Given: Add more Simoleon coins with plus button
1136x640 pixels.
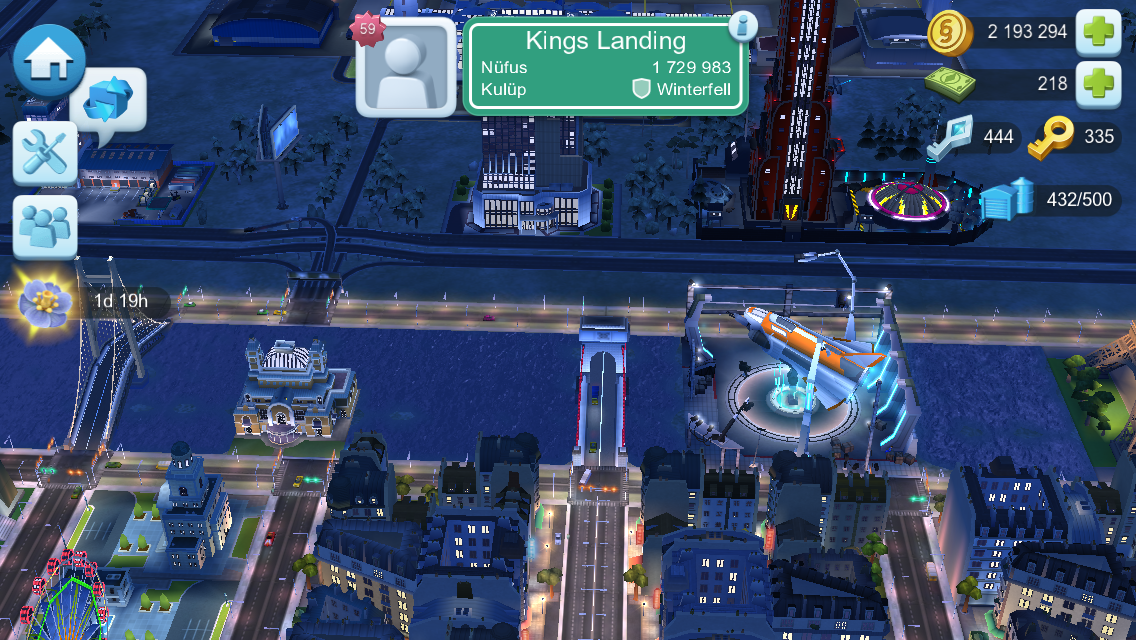Looking at the screenshot, I should (1100, 32).
